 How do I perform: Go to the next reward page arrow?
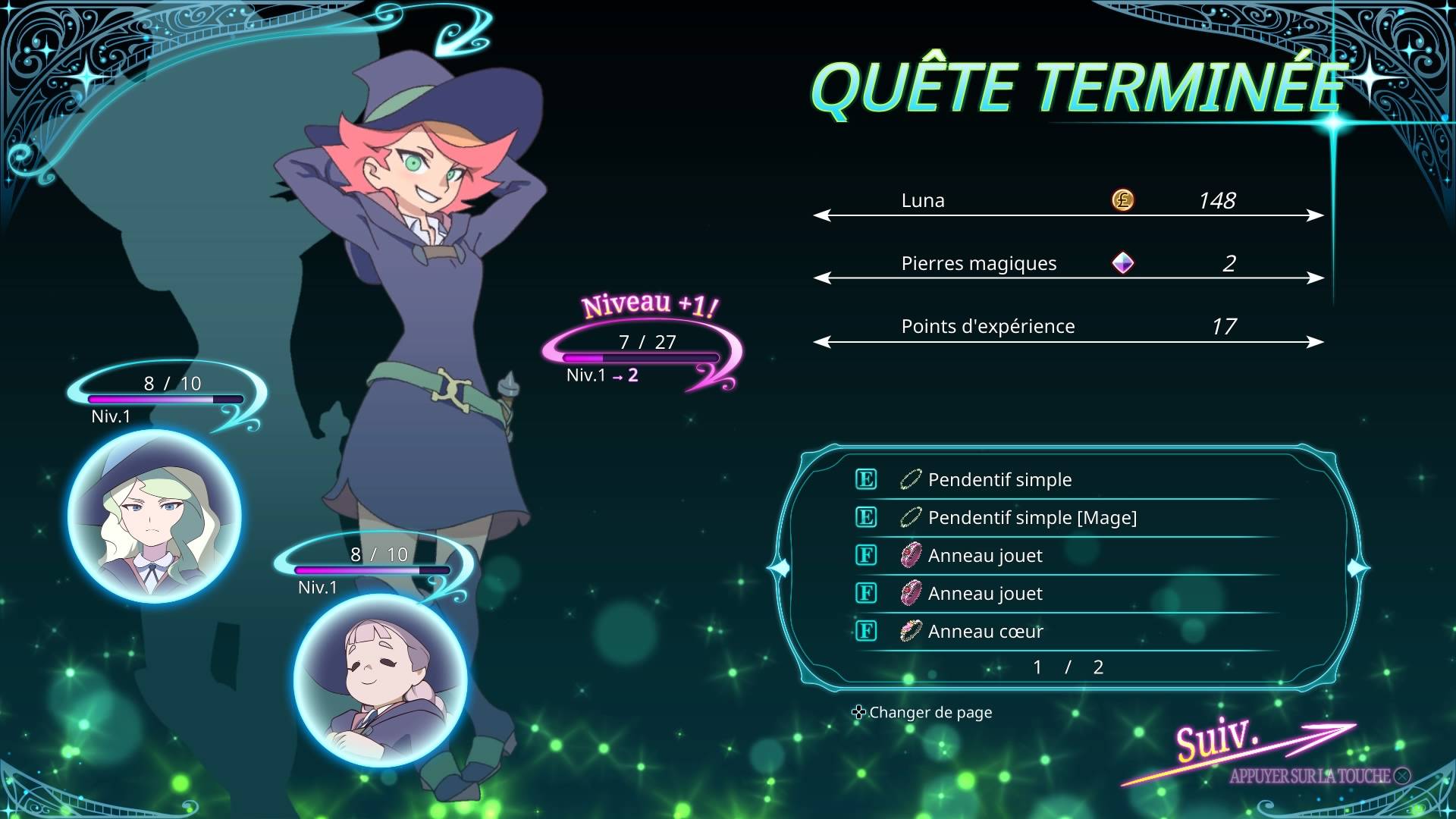point(1357,567)
